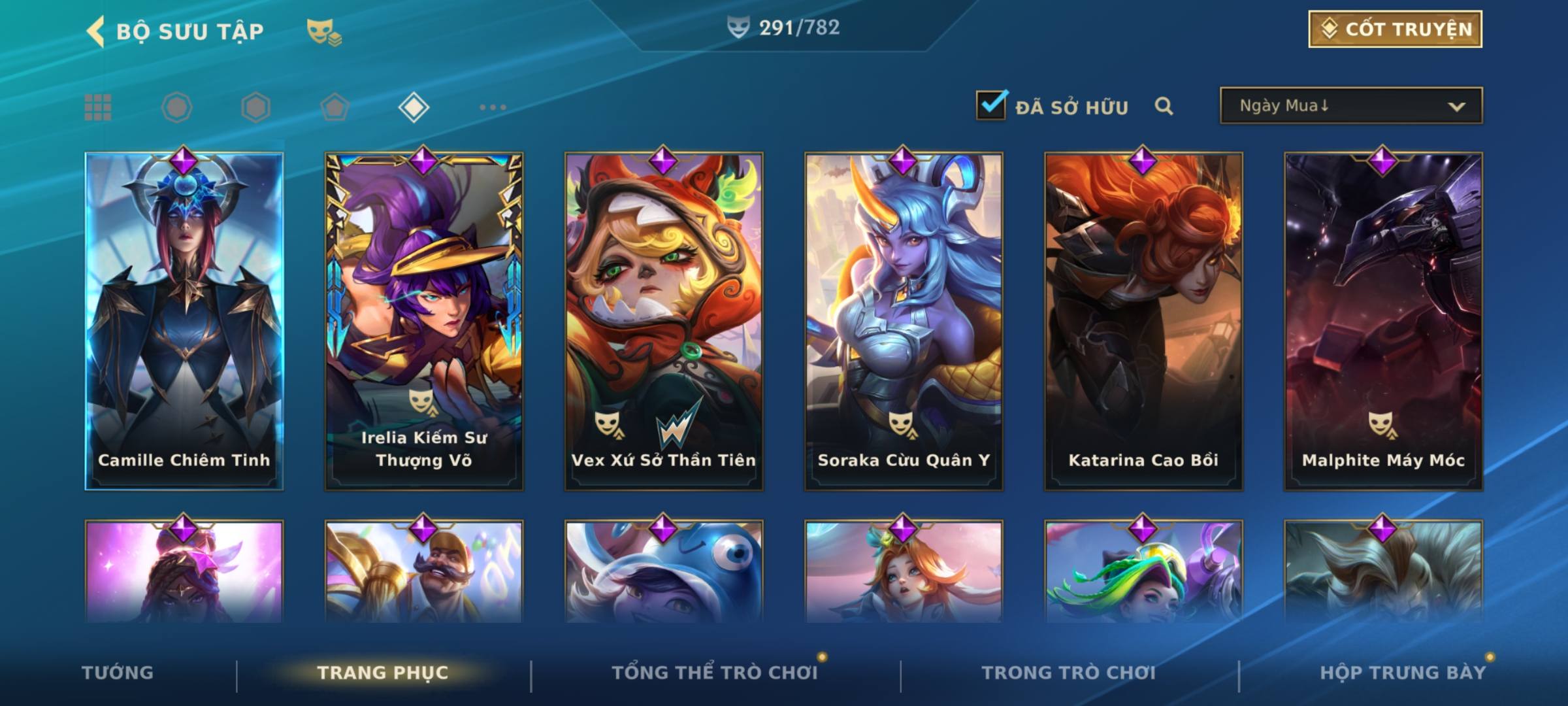Select the Camille Chiêm Tinh skin card
Screen dimensions: 1568x706
(184, 322)
